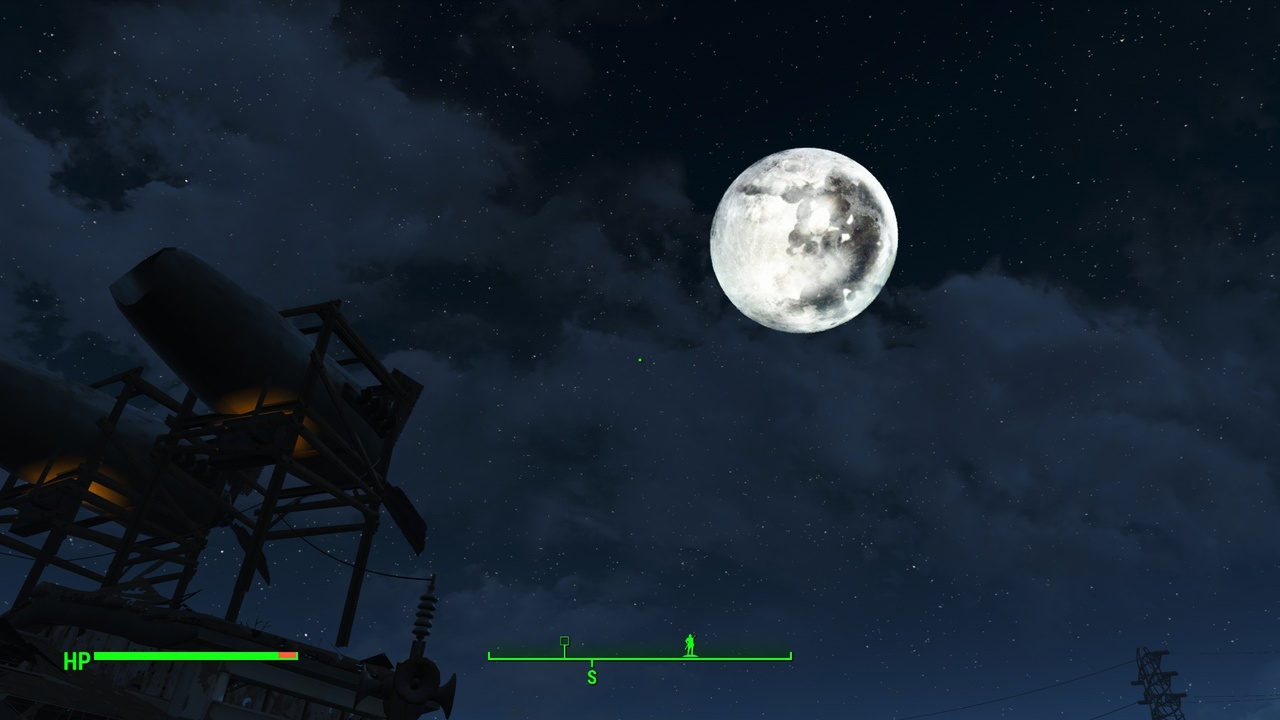Click the center notch below the compass
Viewport: 1280px width, 720px height.
point(593,663)
